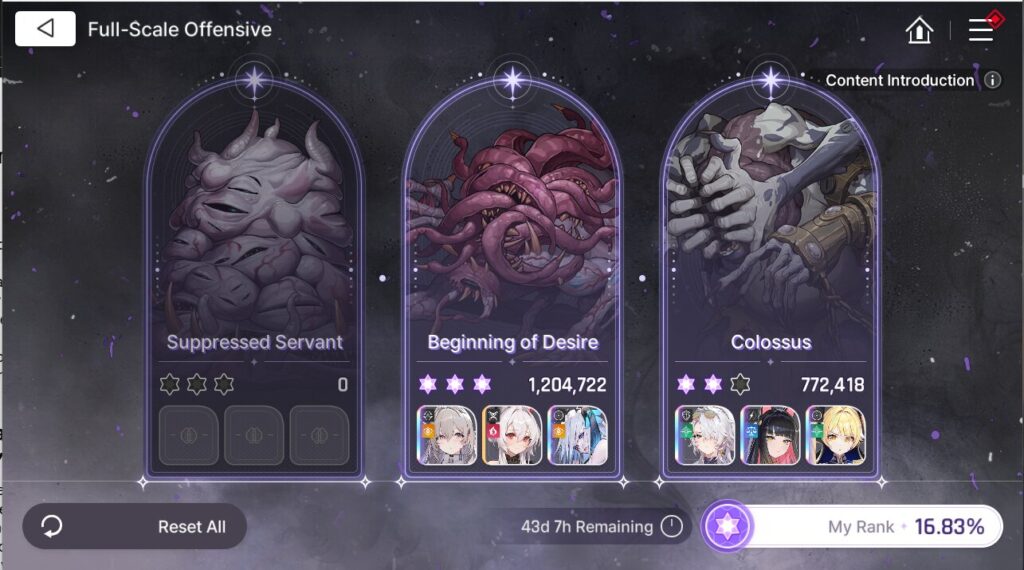Show the Content Introduction info
Viewport: 1024px width, 570px height.
pos(992,80)
